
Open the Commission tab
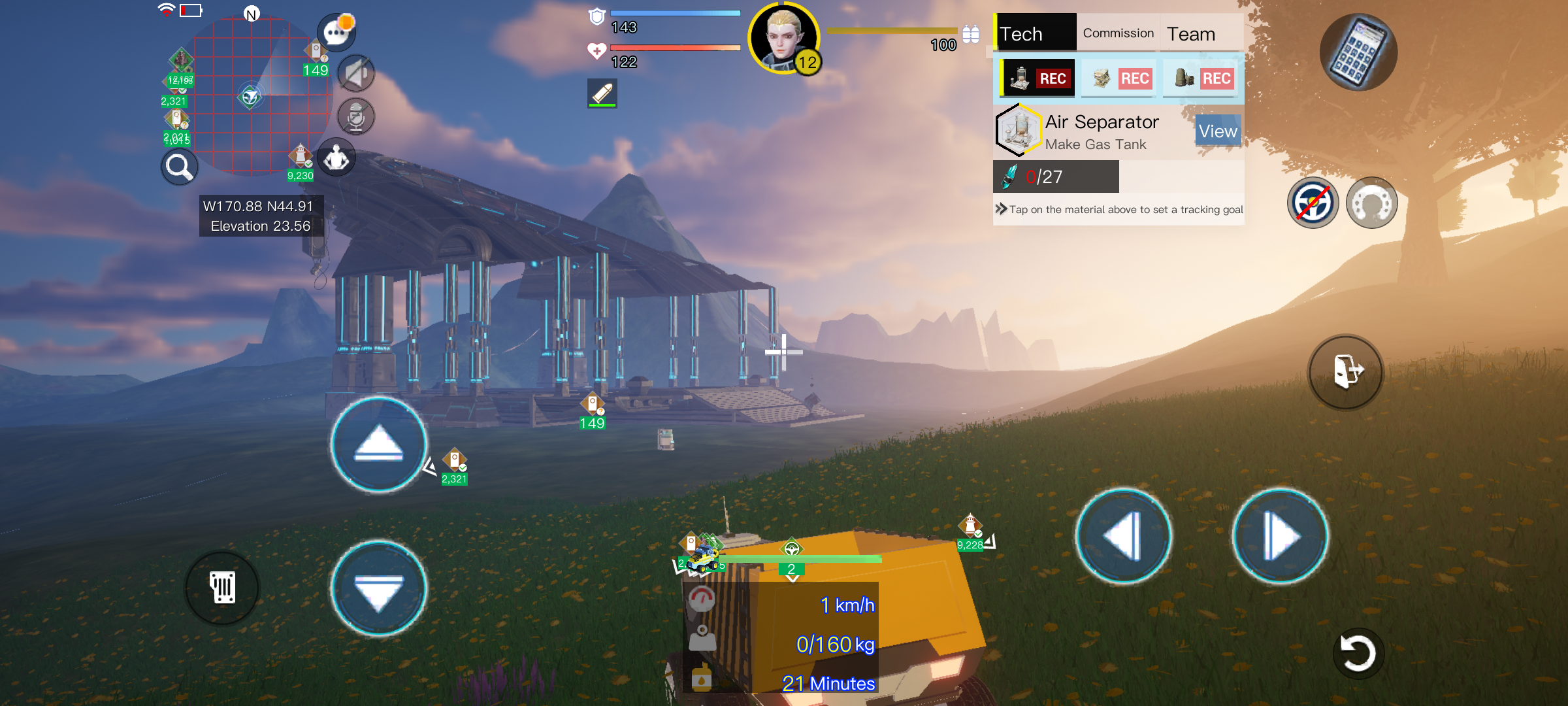click(x=1118, y=33)
